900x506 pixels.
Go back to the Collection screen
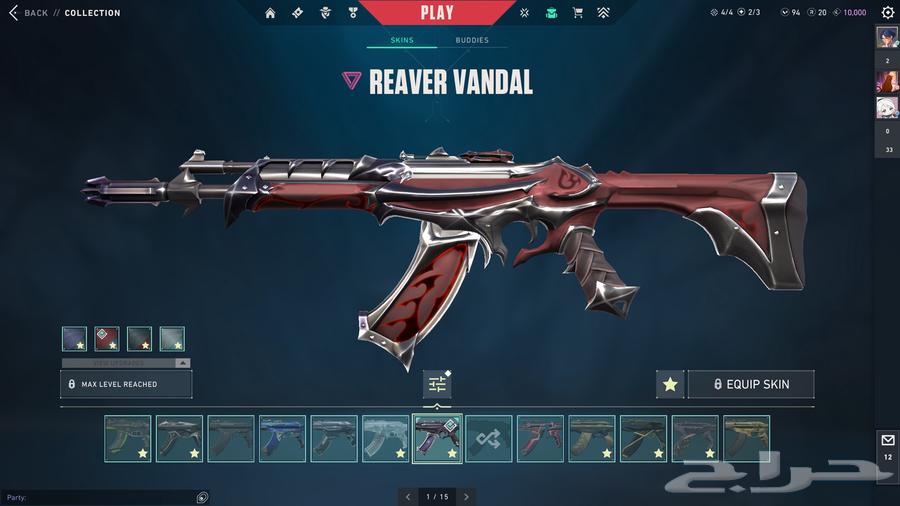[28, 13]
